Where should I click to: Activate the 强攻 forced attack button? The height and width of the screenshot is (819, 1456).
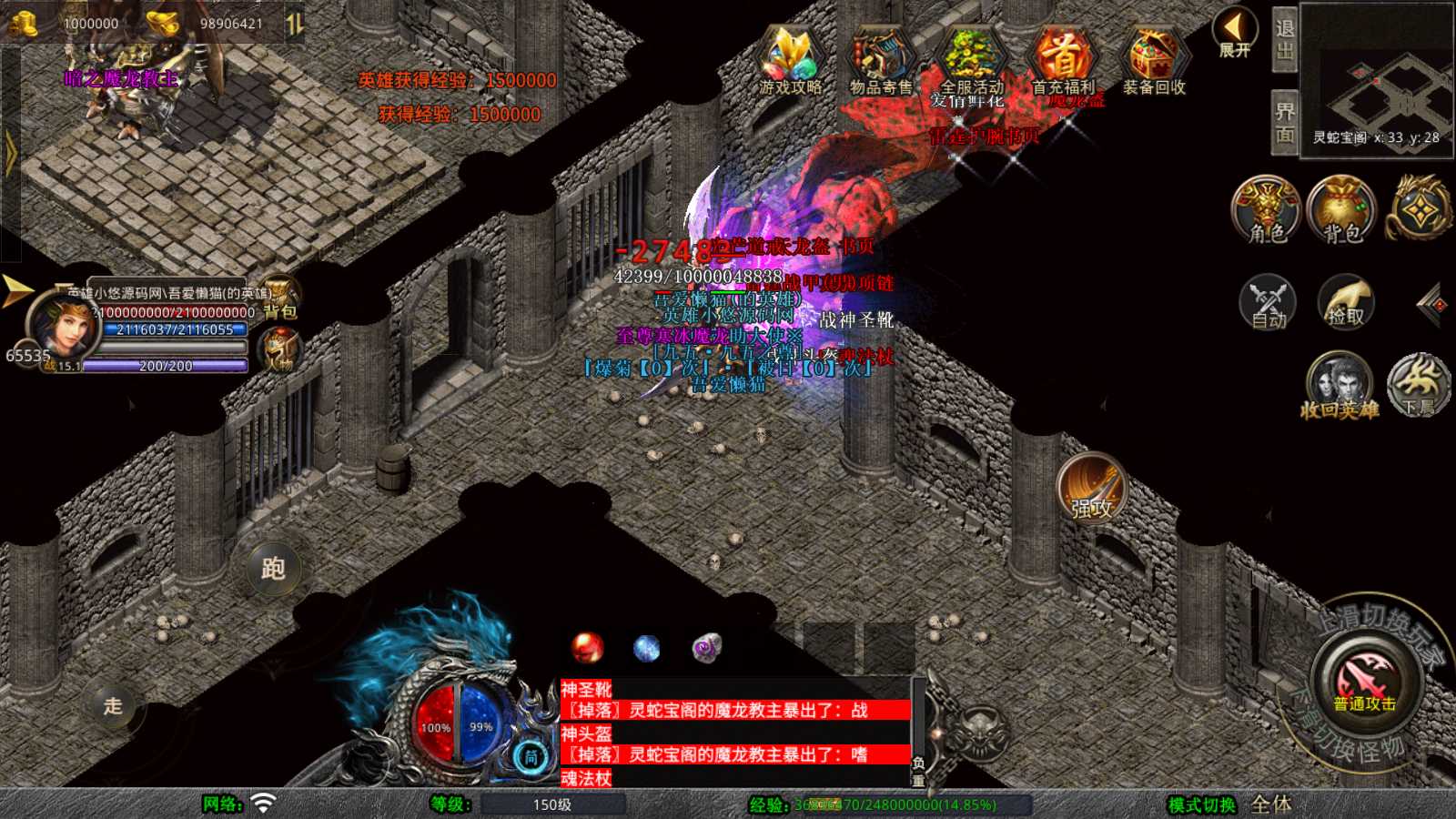[1092, 489]
